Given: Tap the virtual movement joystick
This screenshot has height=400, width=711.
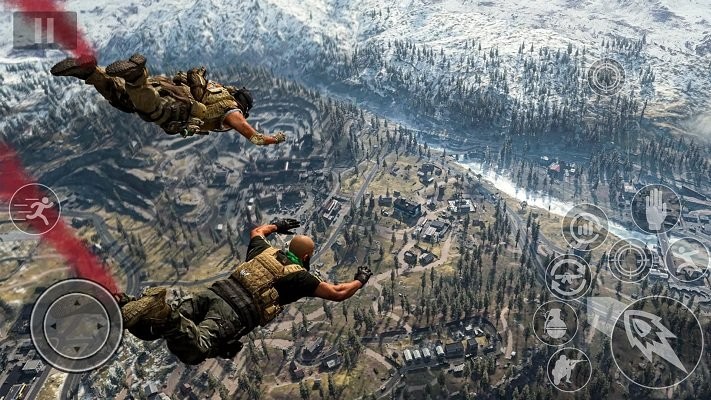Looking at the screenshot, I should tap(76, 325).
